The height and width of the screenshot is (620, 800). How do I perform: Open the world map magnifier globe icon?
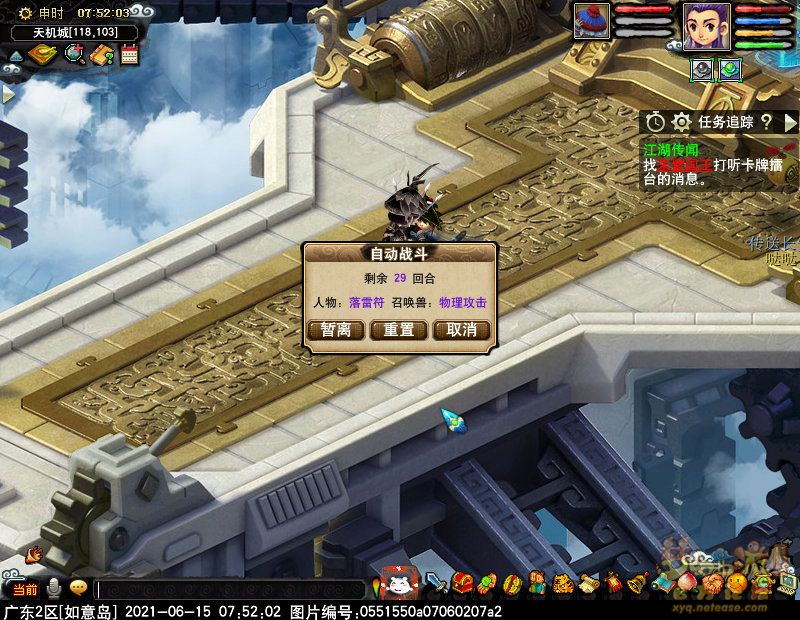pos(73,55)
